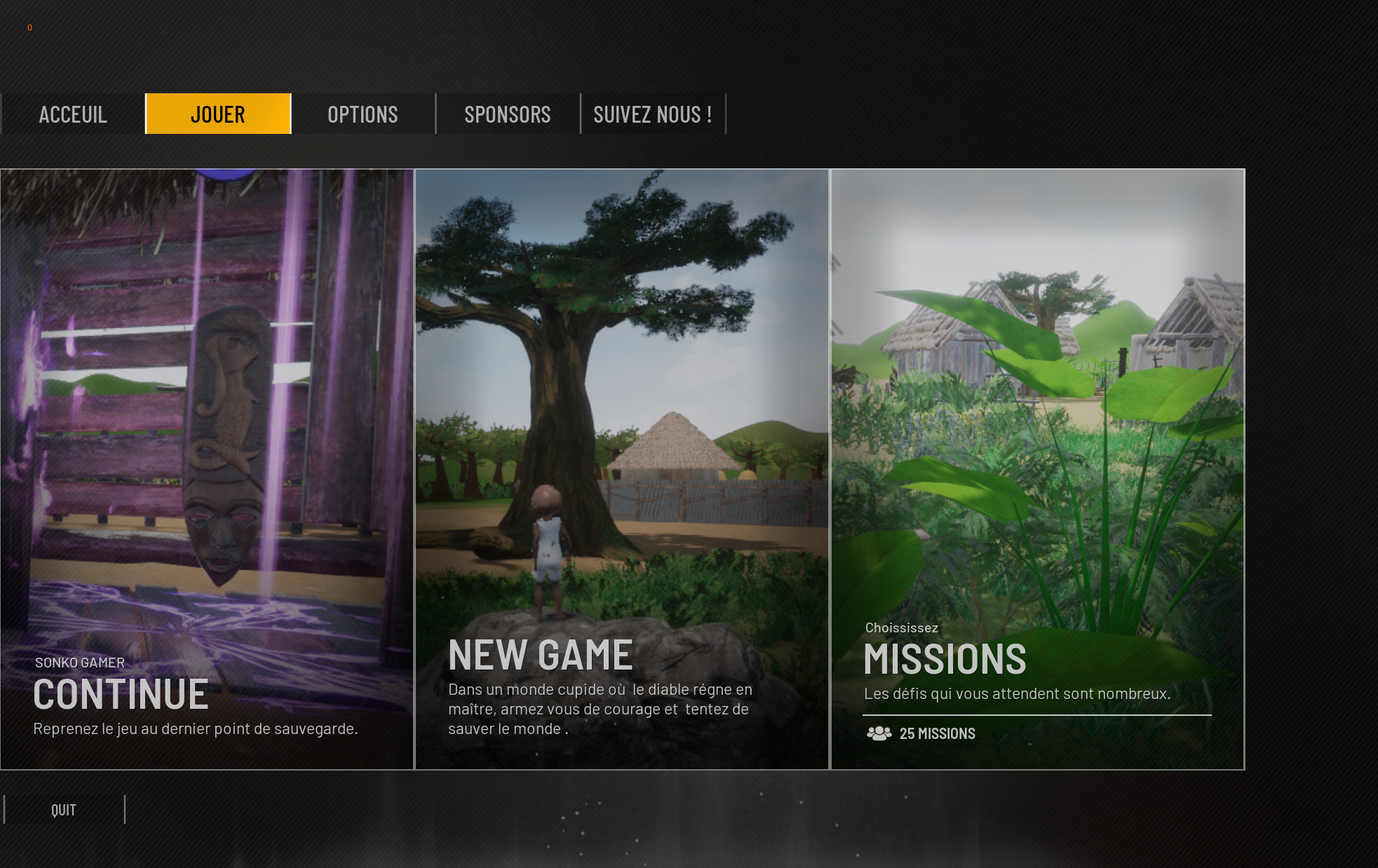Open the MISSIONS panel
The width and height of the screenshot is (1378, 868).
1038,469
